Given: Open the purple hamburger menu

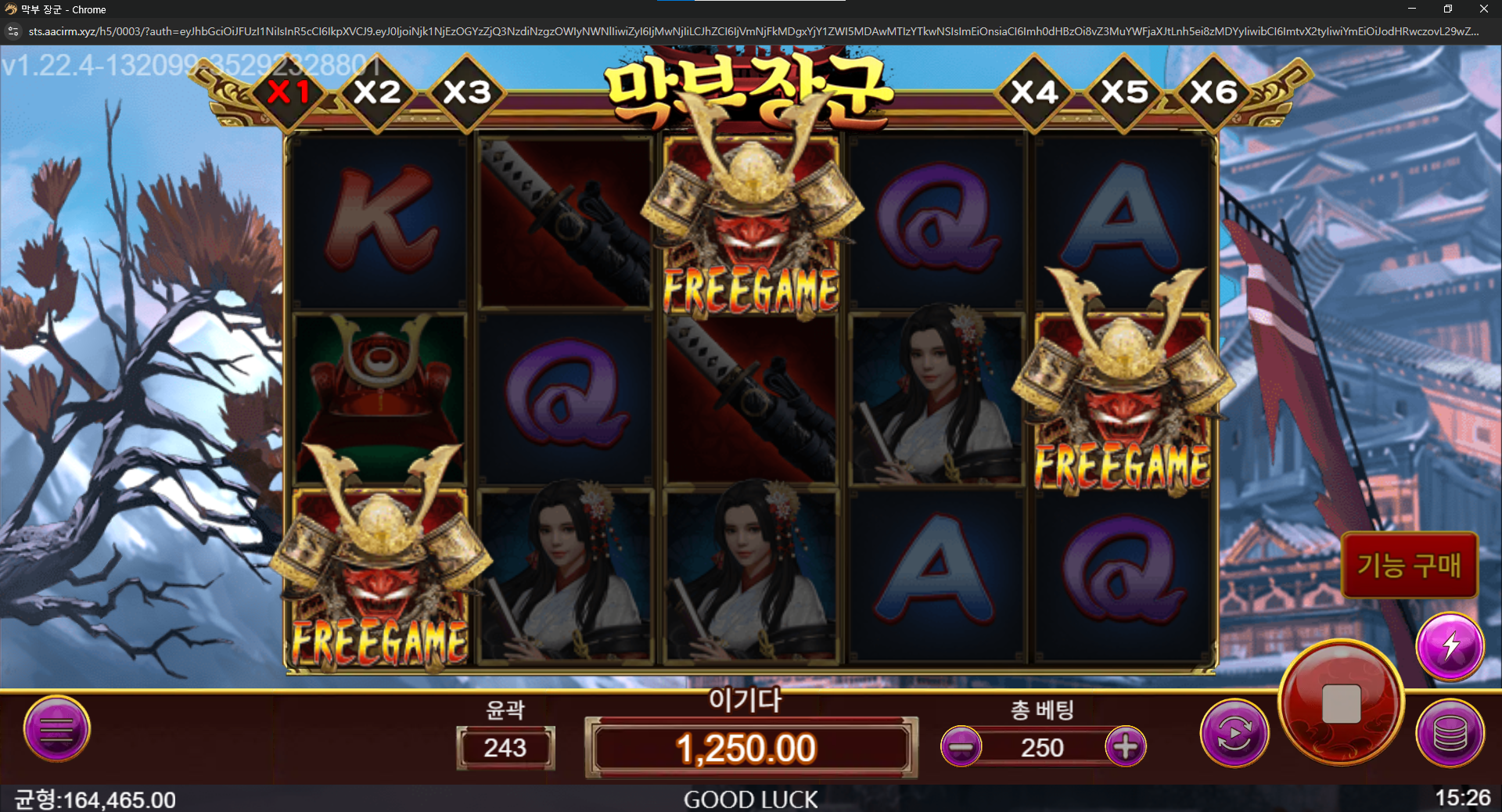Looking at the screenshot, I should click(56, 729).
